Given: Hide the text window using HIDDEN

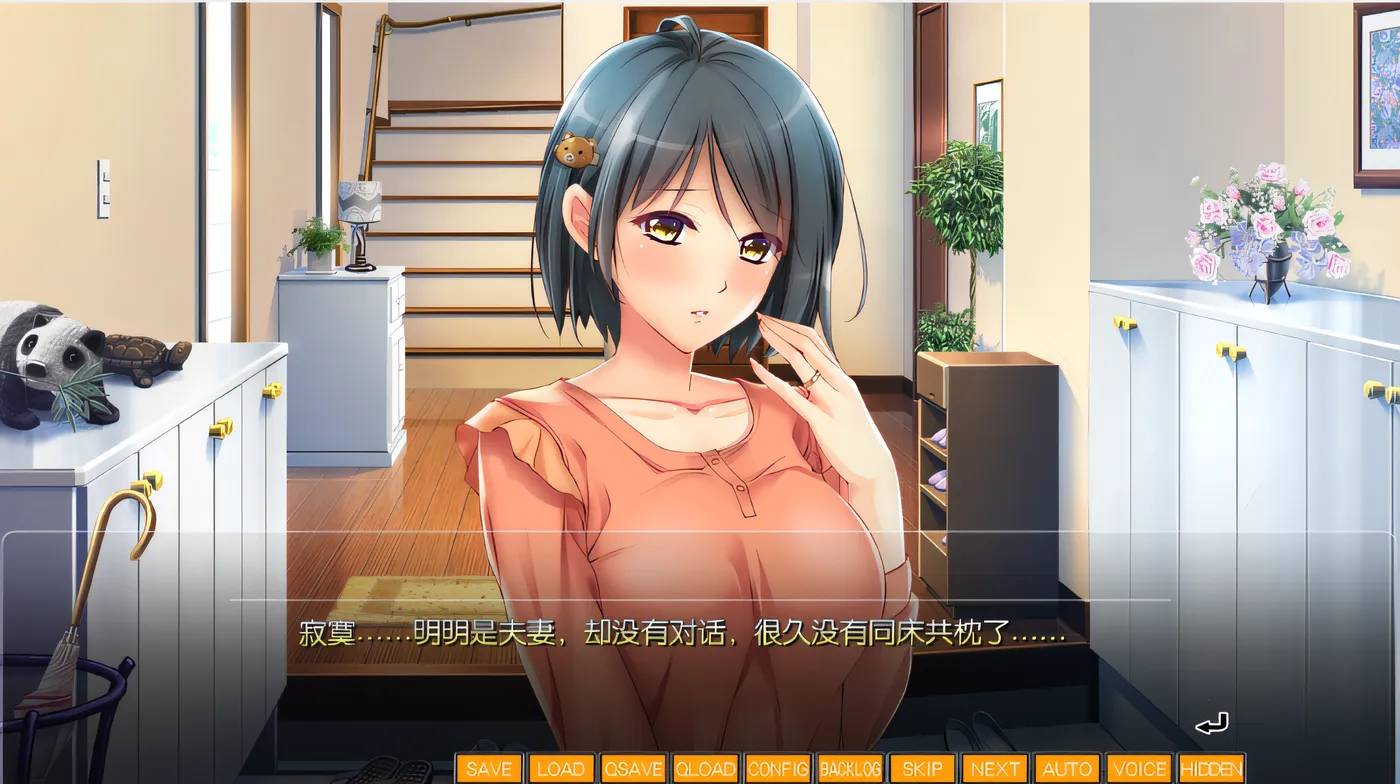Looking at the screenshot, I should click(1209, 768).
